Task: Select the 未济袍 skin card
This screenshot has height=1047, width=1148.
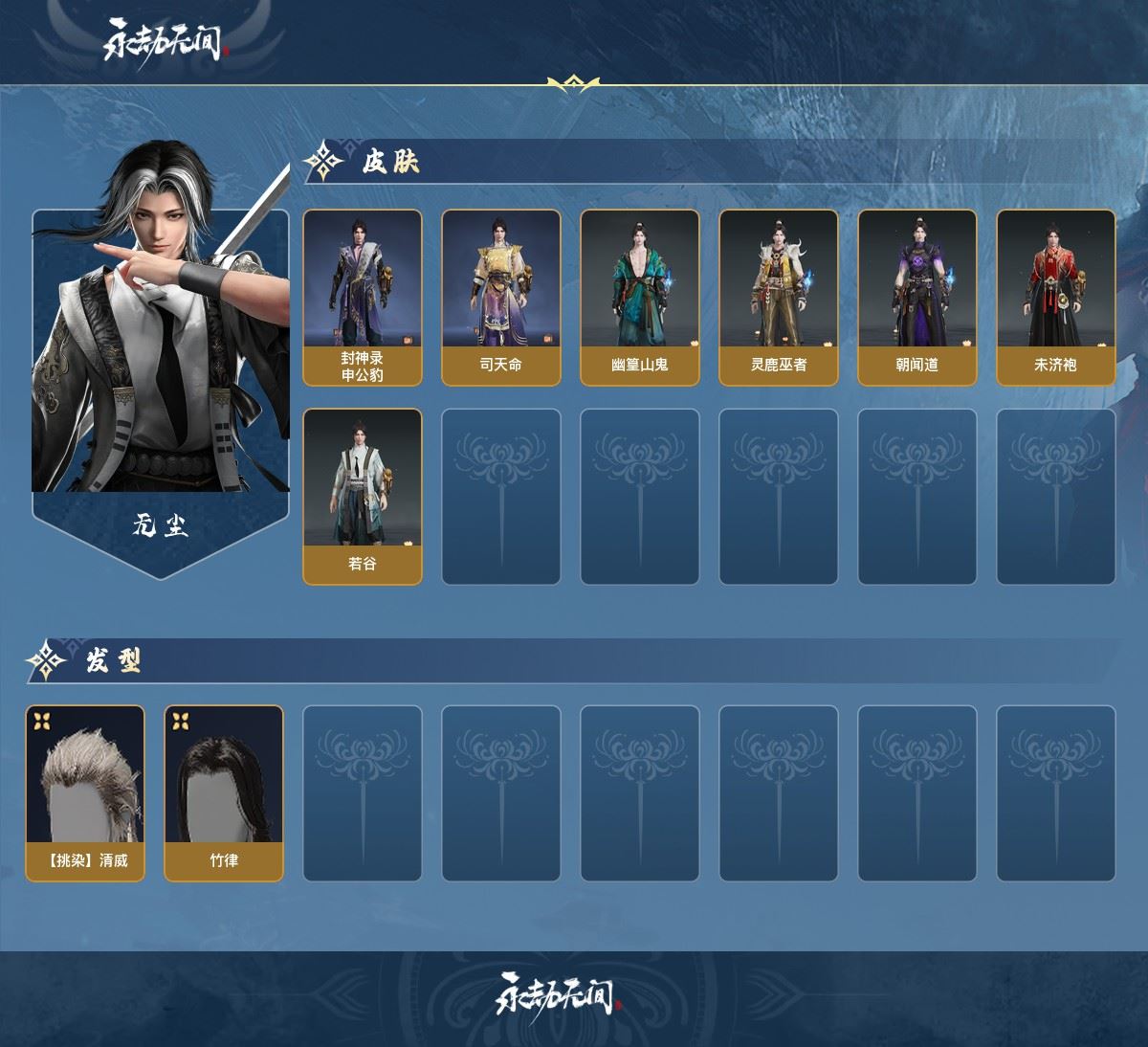Action: click(x=1056, y=297)
